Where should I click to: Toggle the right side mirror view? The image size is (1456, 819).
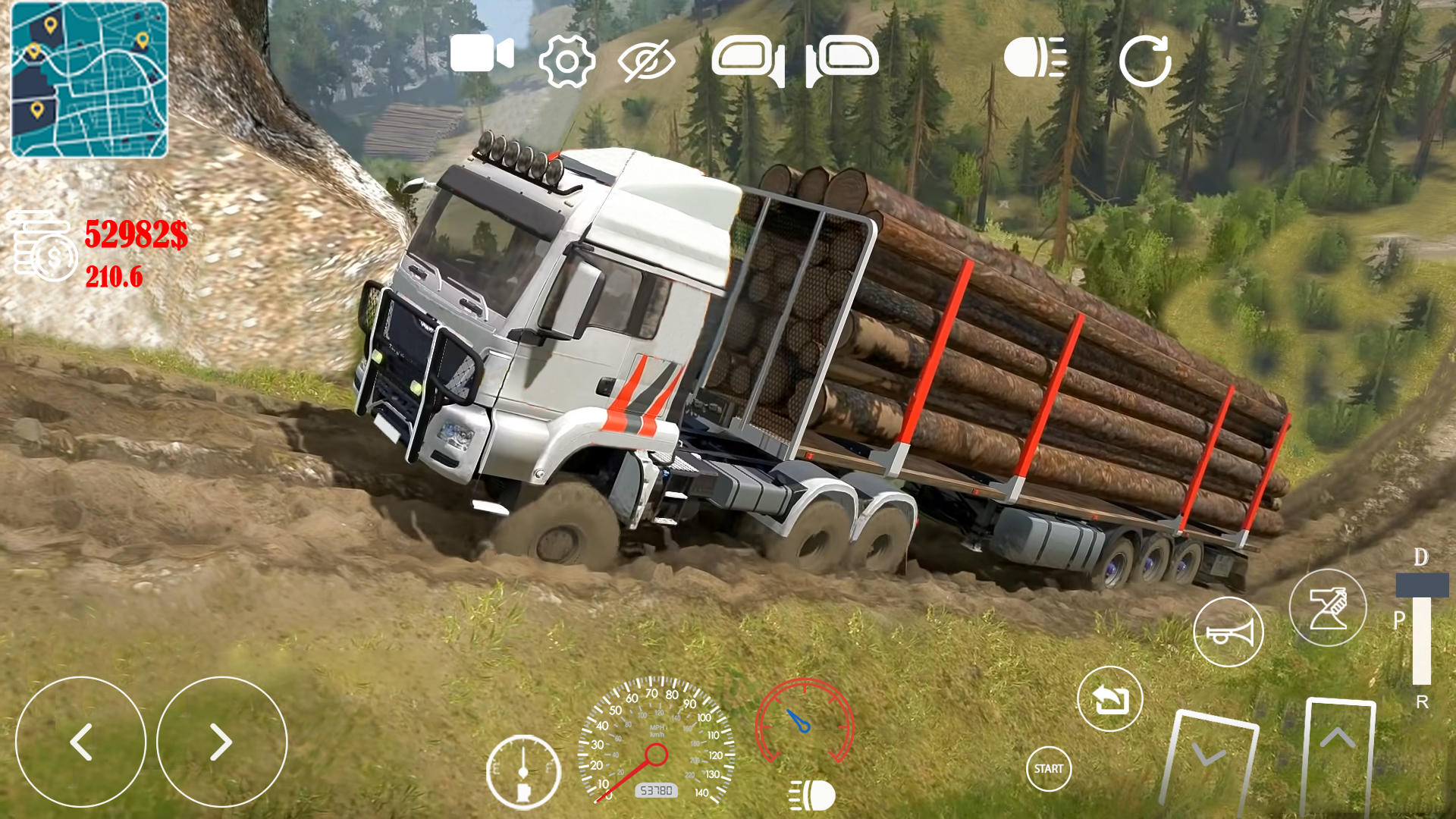click(x=843, y=60)
